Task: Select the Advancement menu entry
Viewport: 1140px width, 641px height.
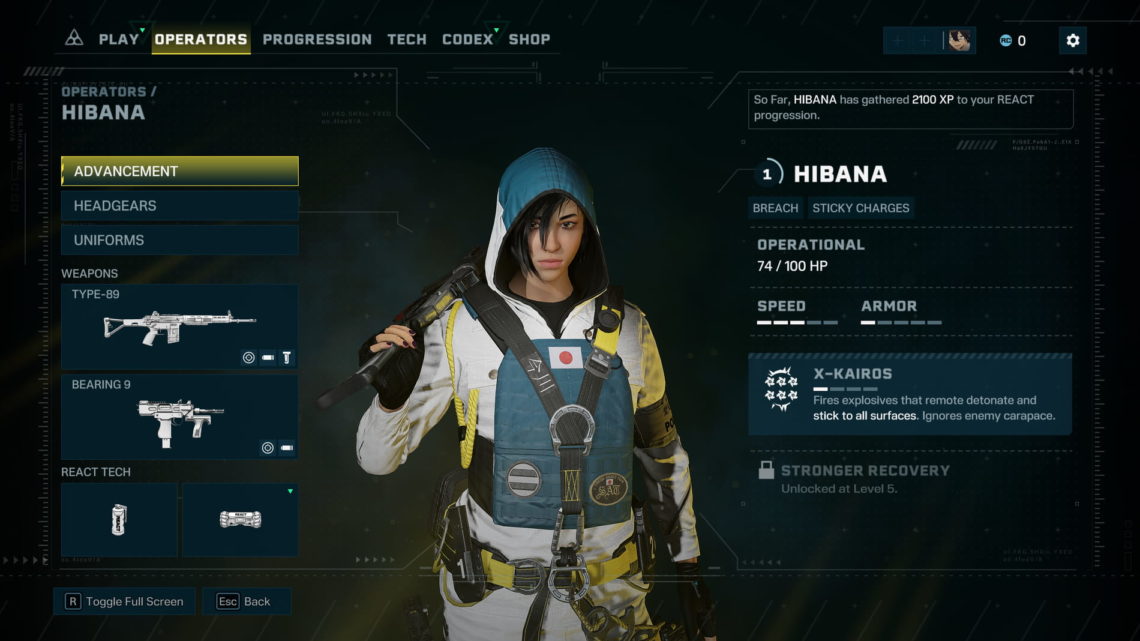Action: tap(180, 171)
